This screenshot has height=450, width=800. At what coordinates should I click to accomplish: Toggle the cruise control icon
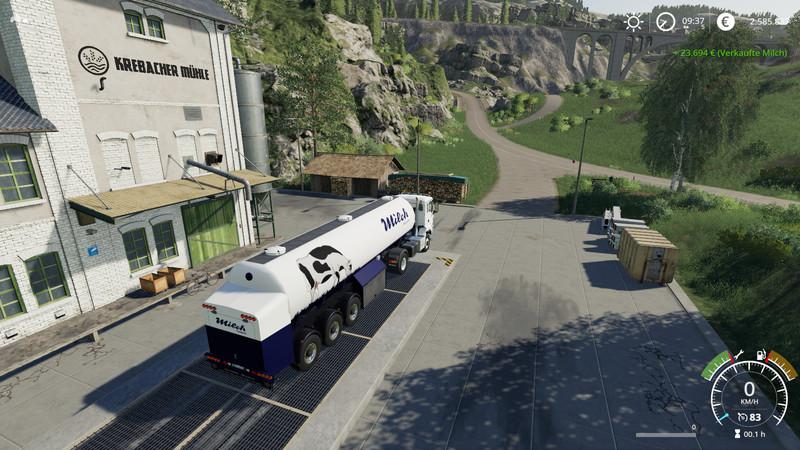pyautogui.click(x=740, y=416)
